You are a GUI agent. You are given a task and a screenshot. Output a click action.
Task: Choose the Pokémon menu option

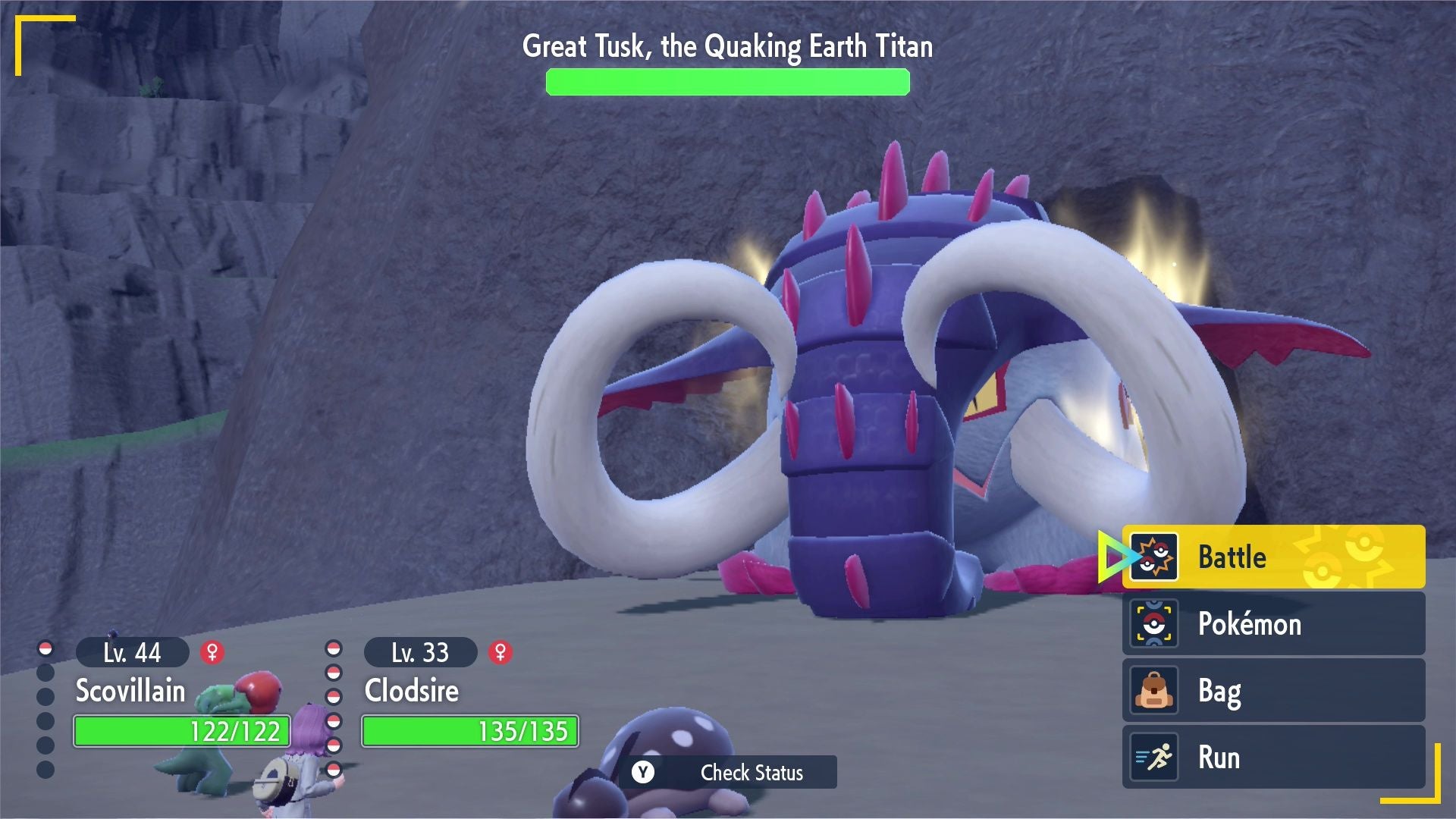[1251, 624]
